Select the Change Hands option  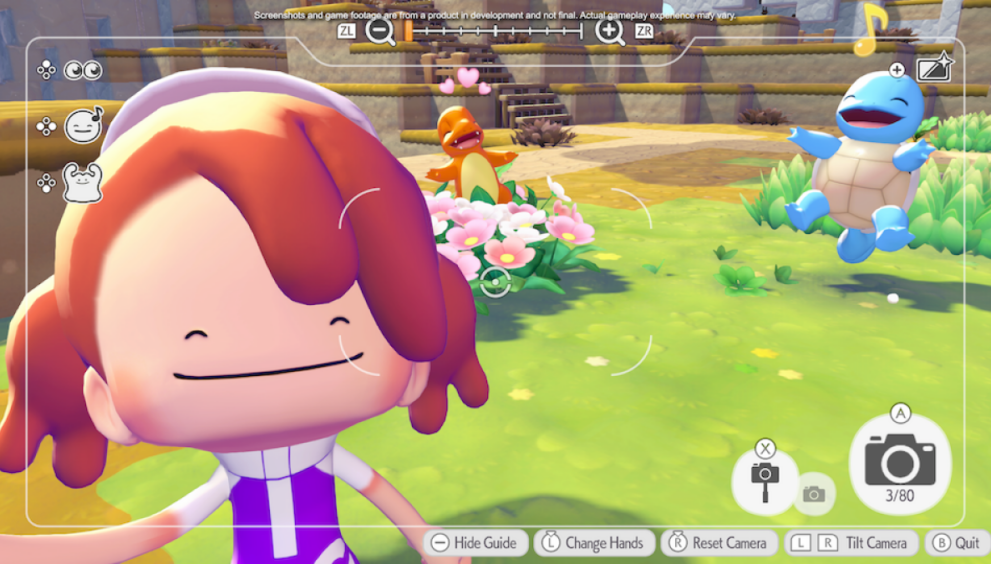594,543
